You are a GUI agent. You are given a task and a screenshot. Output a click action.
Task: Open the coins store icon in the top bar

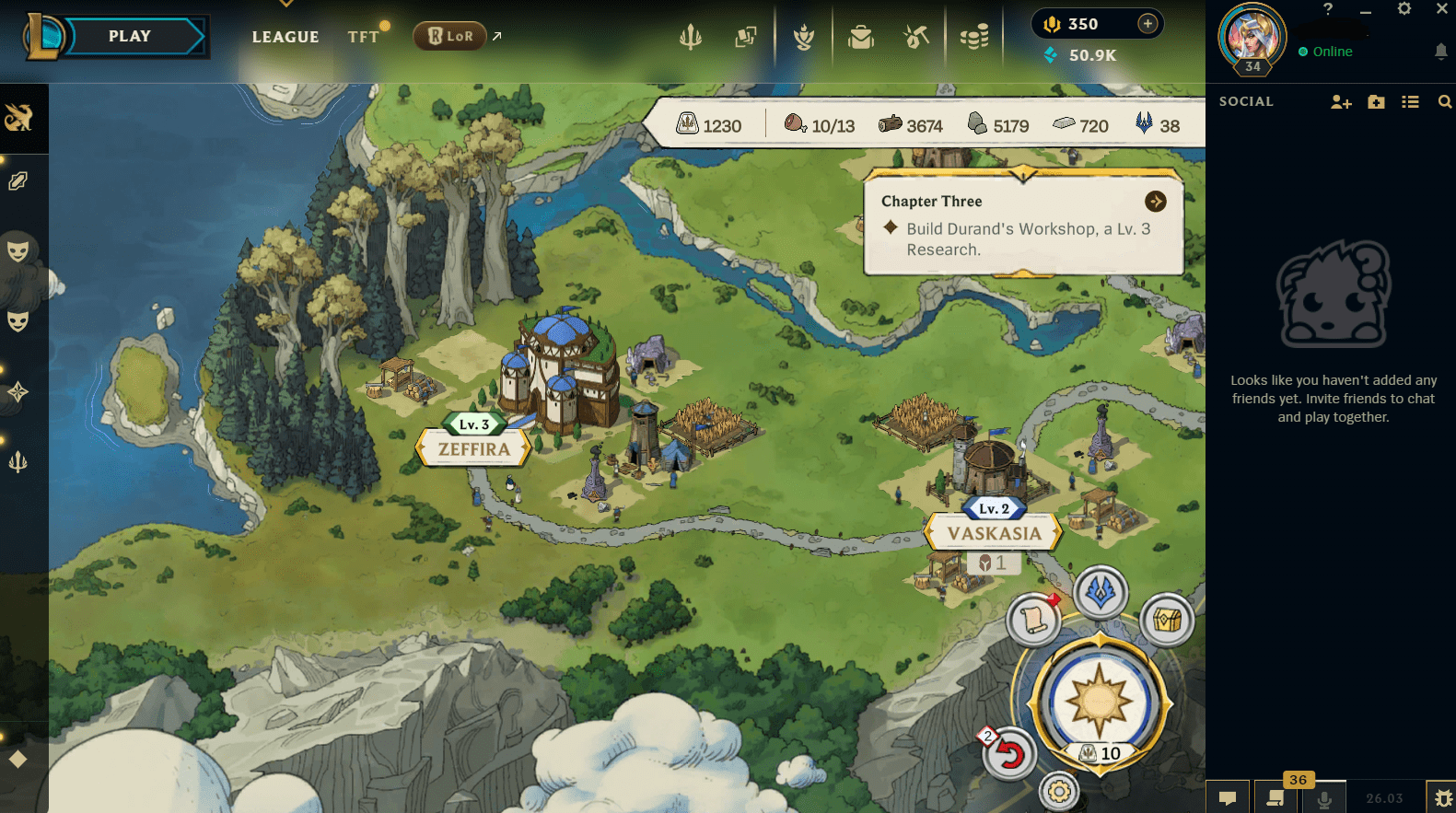coord(973,37)
